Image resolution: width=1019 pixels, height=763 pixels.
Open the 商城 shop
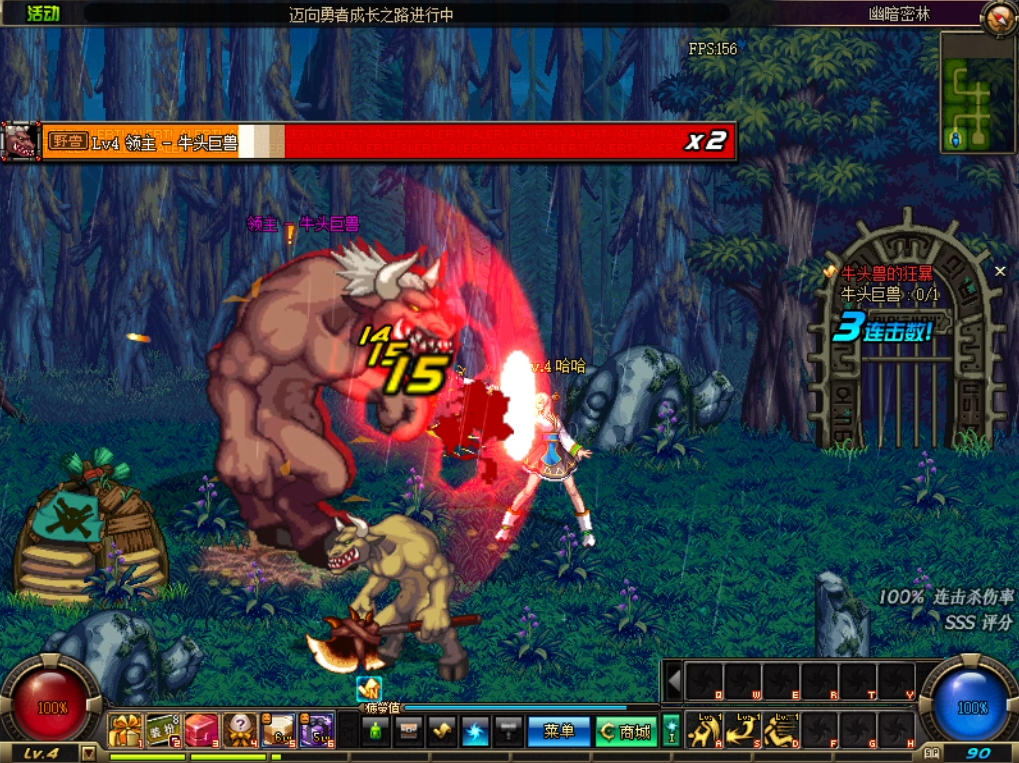pyautogui.click(x=626, y=732)
